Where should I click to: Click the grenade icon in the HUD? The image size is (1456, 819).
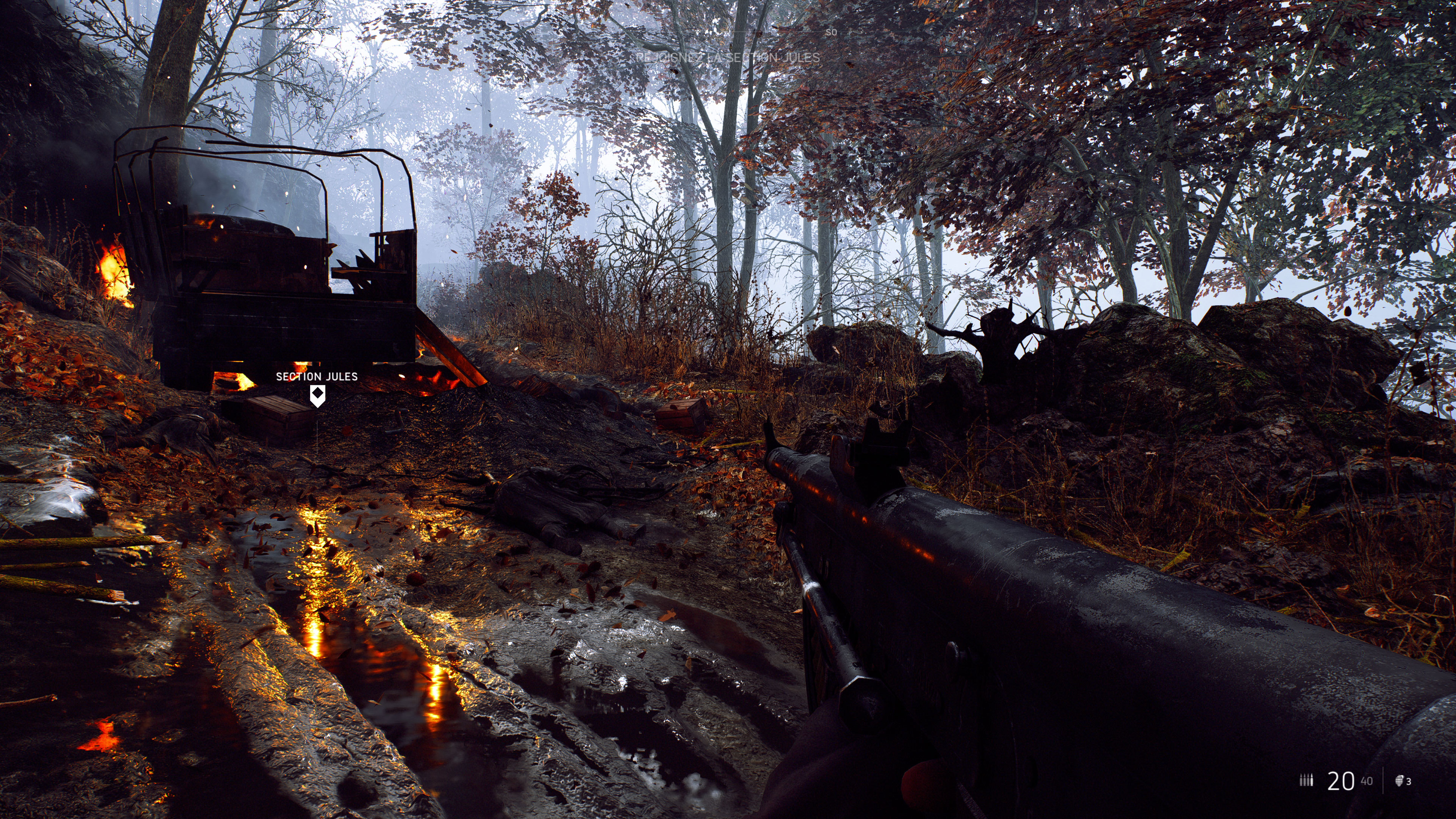click(x=1400, y=781)
